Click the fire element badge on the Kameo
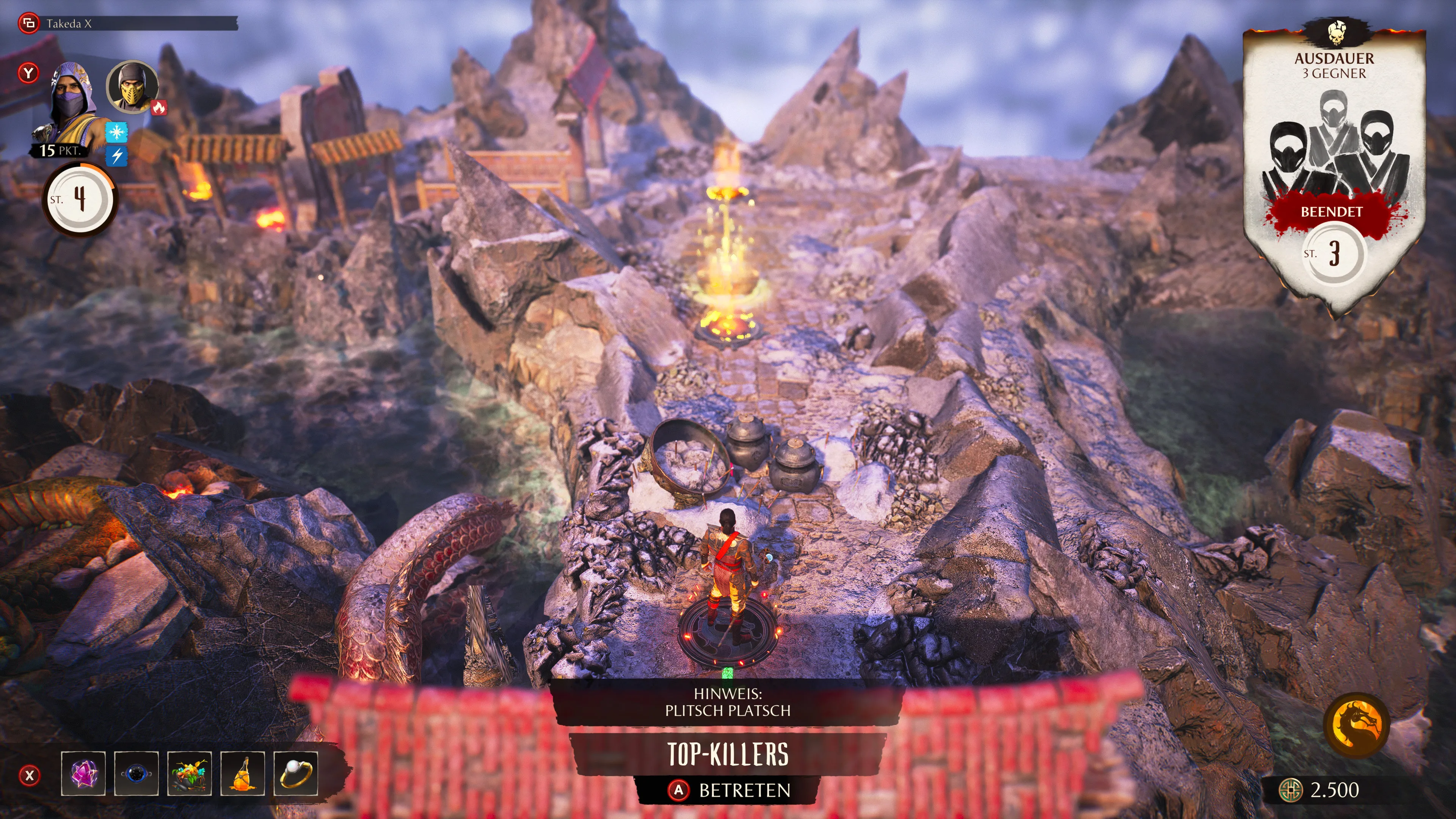1456x819 pixels. coord(159,107)
